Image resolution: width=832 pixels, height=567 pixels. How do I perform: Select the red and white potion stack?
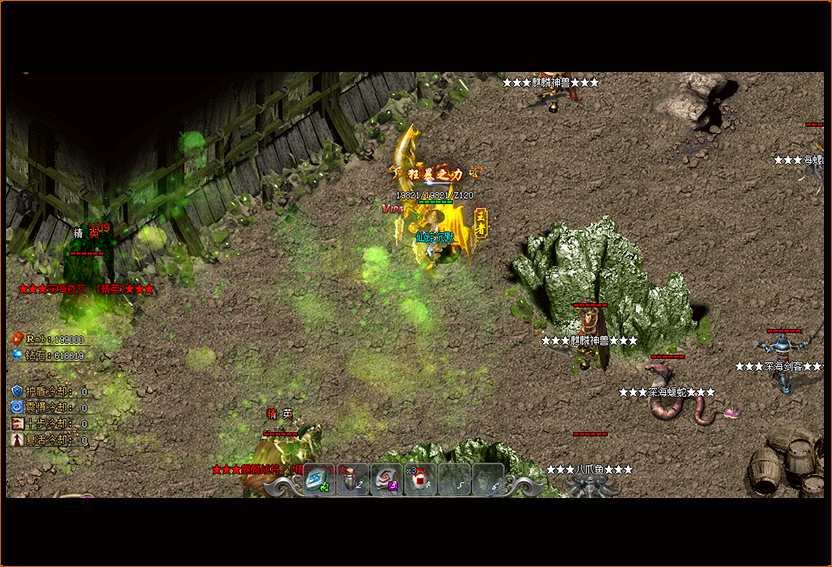[420, 479]
